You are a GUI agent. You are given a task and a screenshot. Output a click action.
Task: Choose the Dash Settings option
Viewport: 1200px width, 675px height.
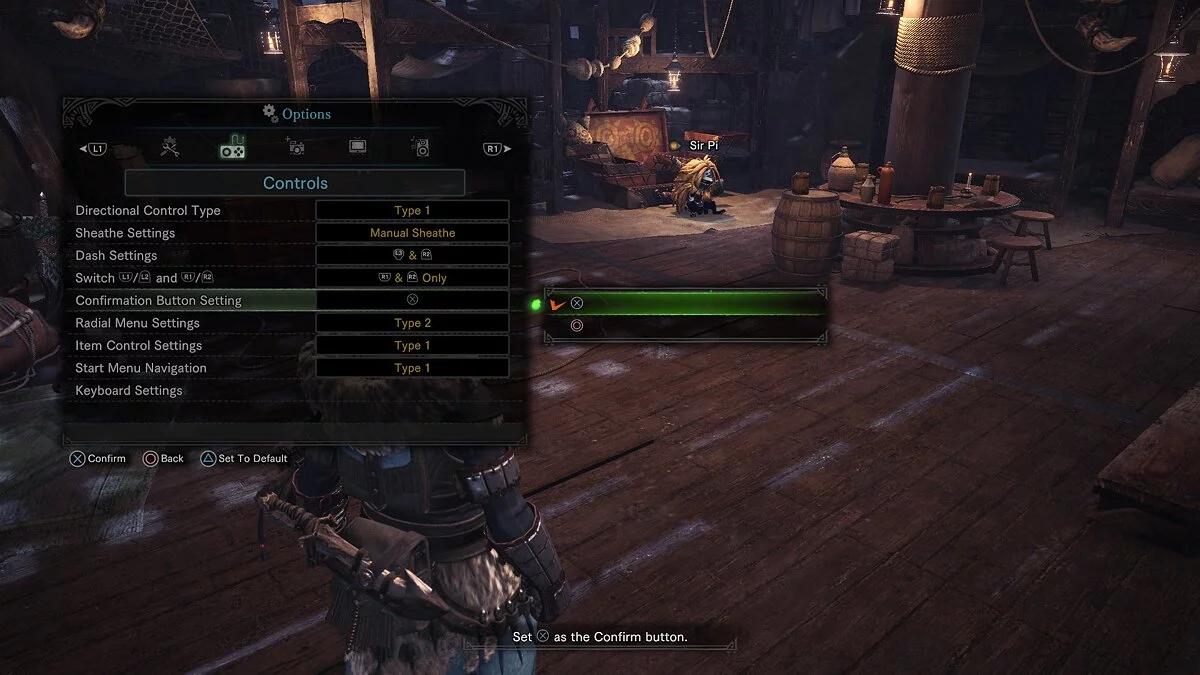116,256
